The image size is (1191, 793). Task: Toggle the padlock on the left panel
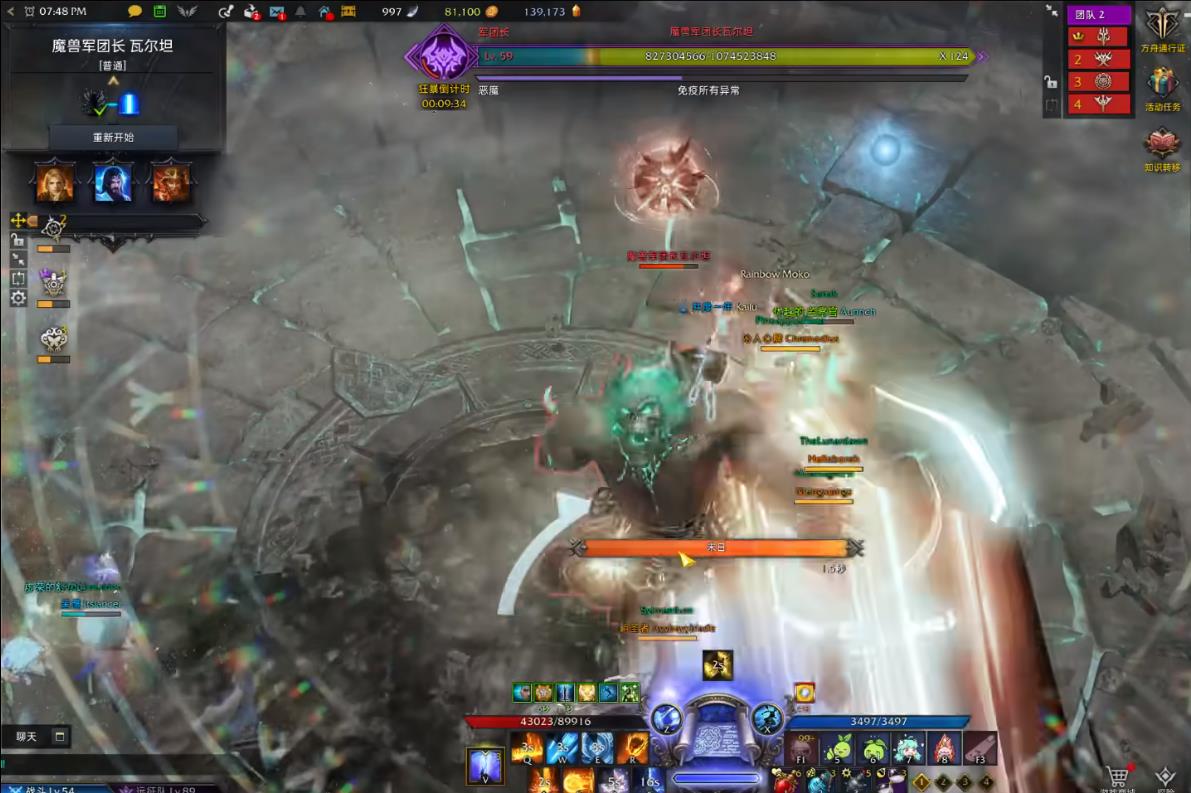(18, 240)
